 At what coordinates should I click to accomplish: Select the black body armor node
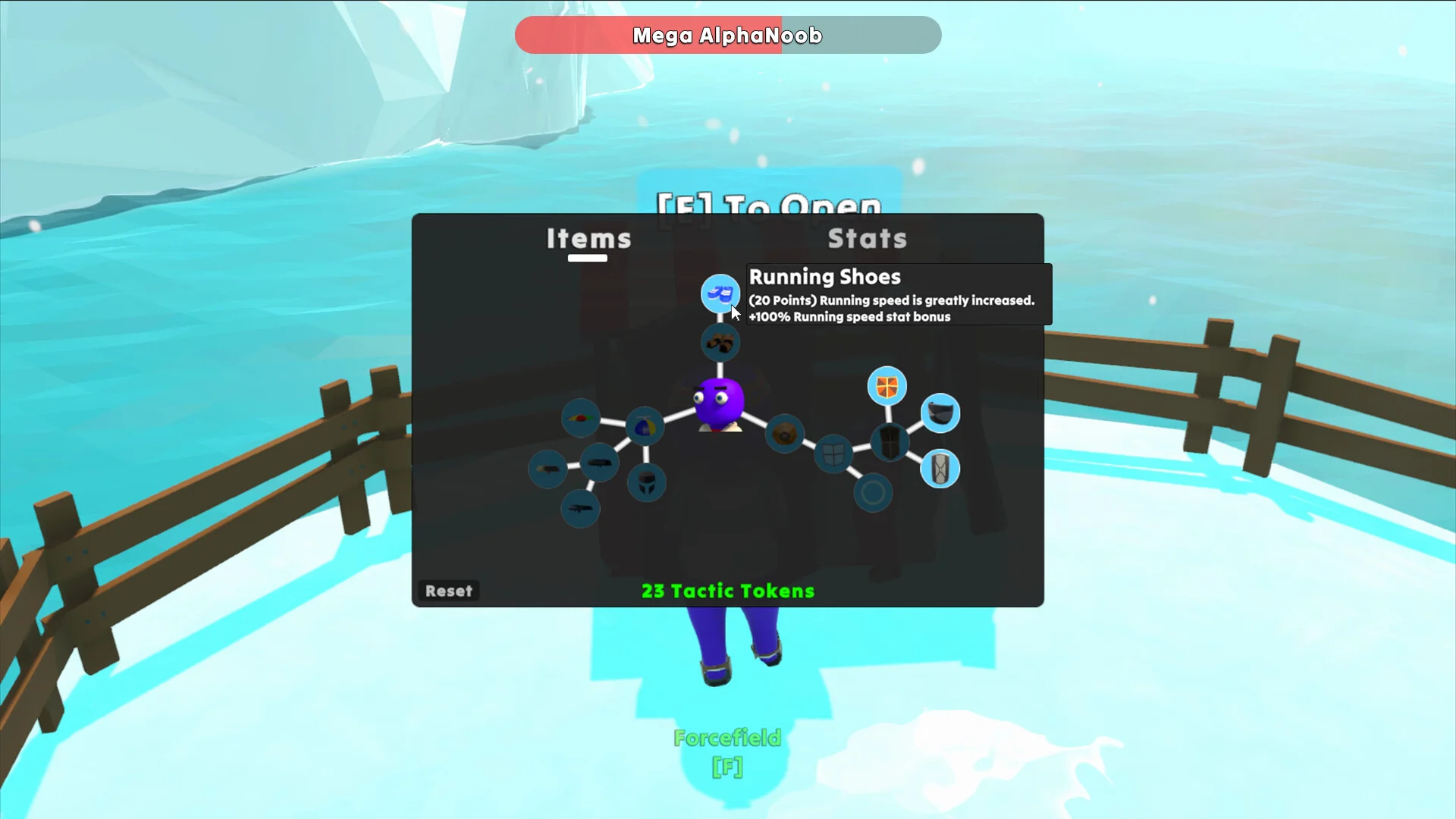[x=890, y=442]
